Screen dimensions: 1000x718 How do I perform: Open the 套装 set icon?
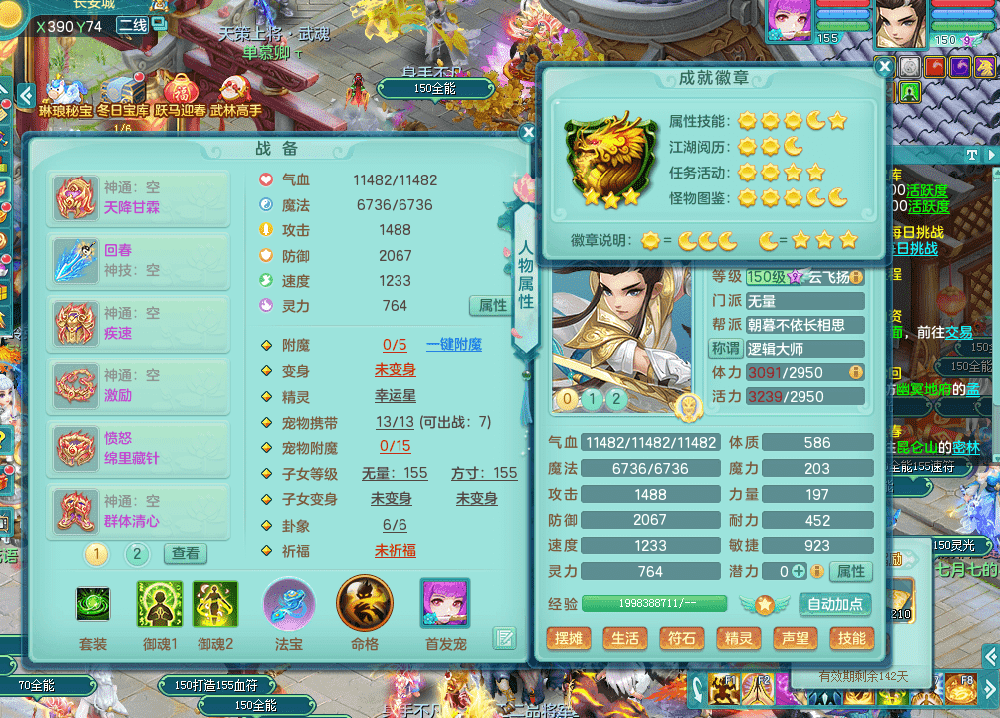click(x=93, y=604)
